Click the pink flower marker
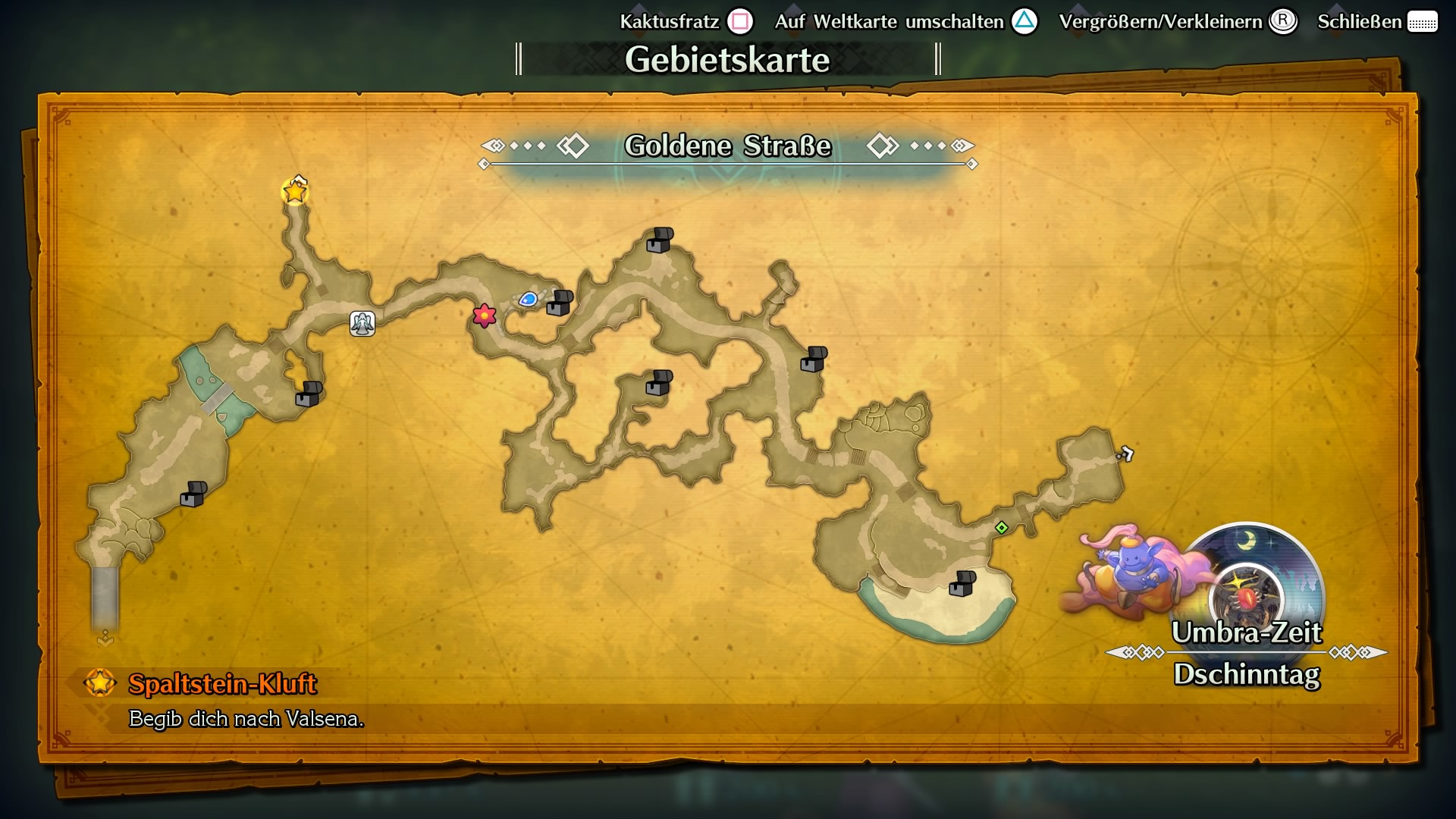The width and height of the screenshot is (1456, 819). pos(484,315)
